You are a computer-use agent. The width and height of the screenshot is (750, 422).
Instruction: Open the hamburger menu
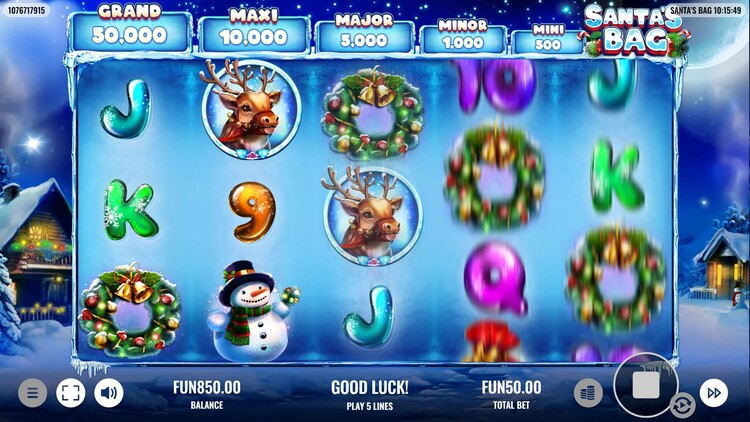[x=32, y=393]
